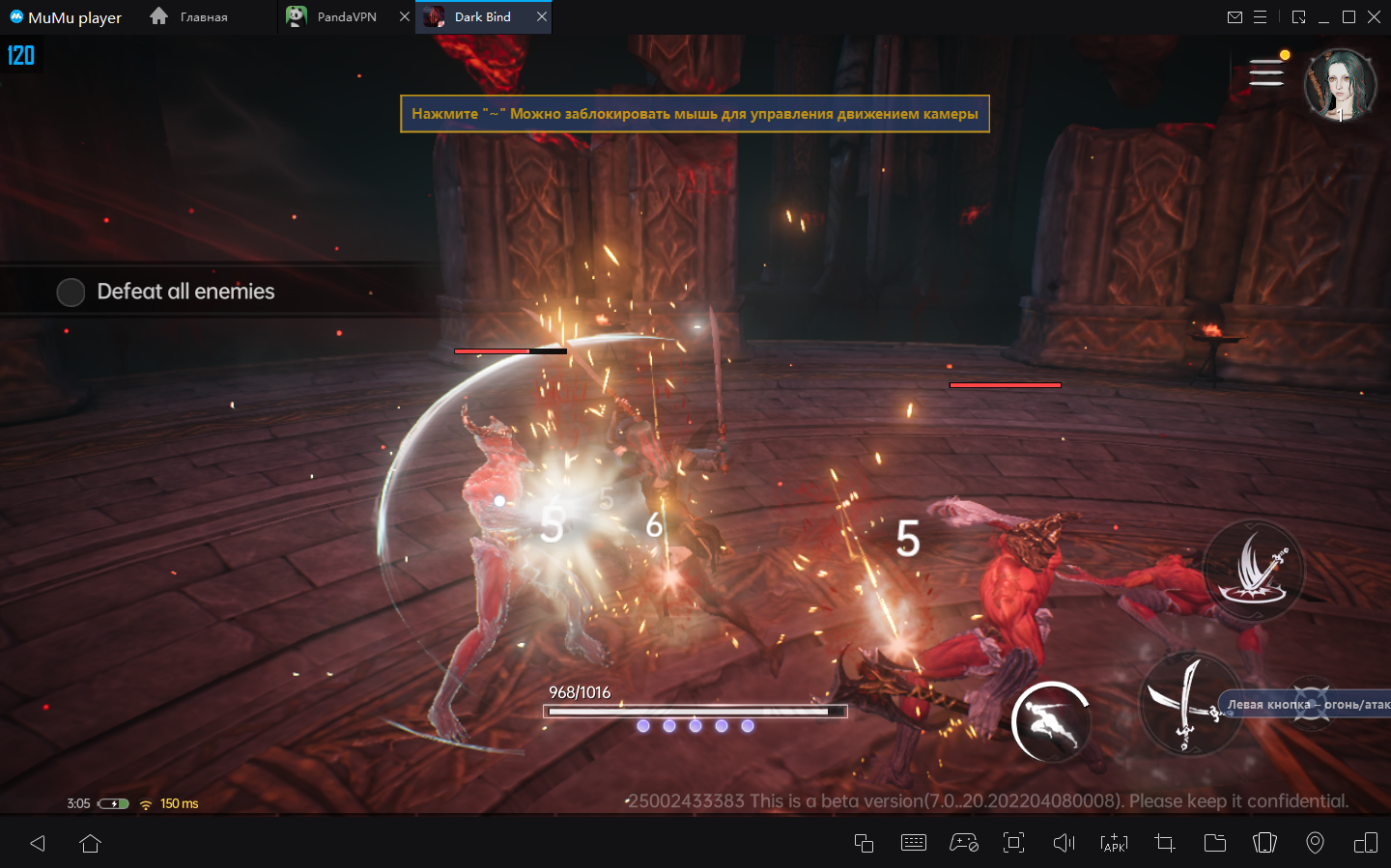Open the emulator shared folder

(x=1215, y=843)
